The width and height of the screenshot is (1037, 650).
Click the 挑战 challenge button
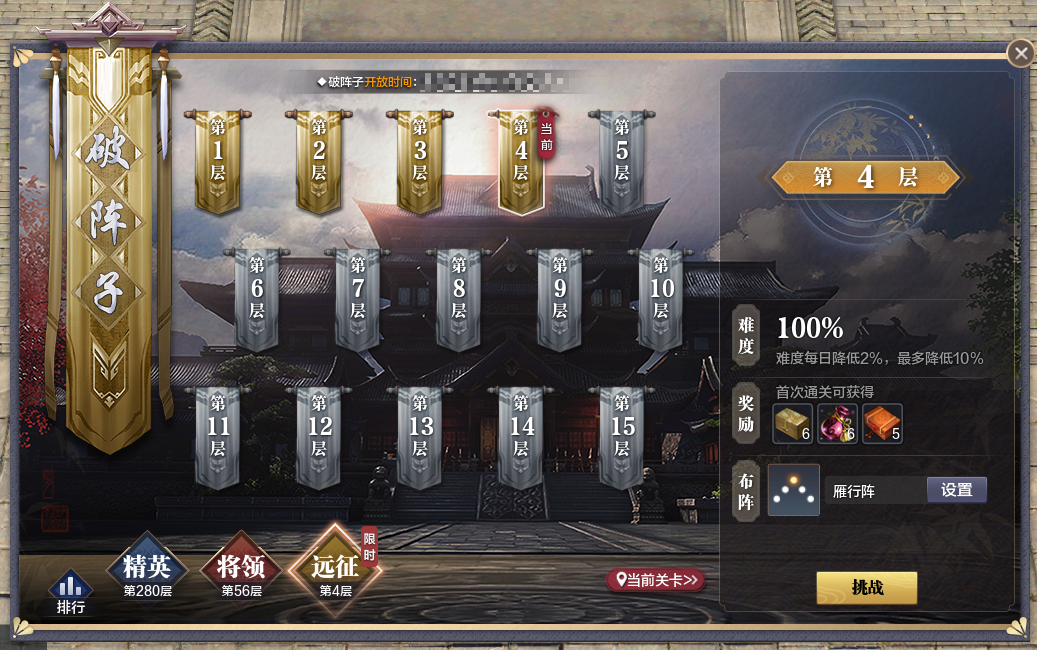point(866,588)
